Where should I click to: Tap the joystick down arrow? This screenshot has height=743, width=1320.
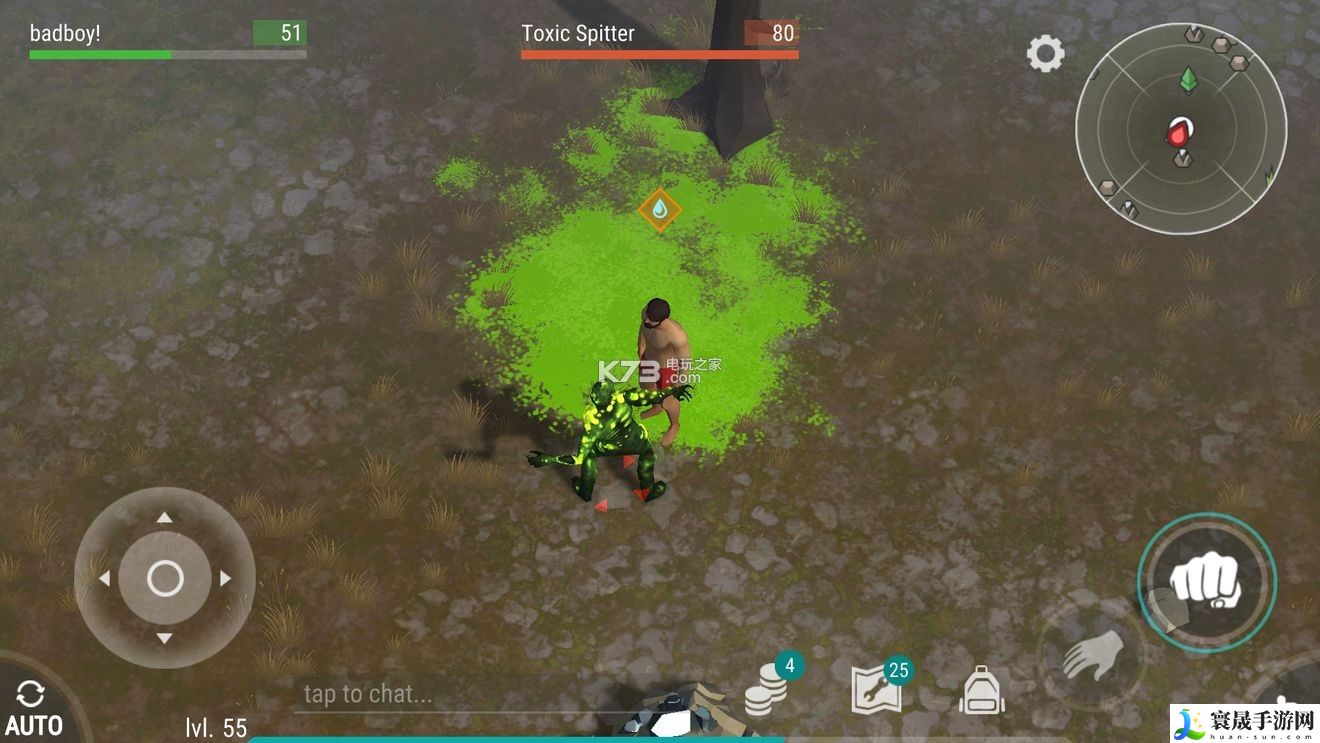pyautogui.click(x=165, y=638)
